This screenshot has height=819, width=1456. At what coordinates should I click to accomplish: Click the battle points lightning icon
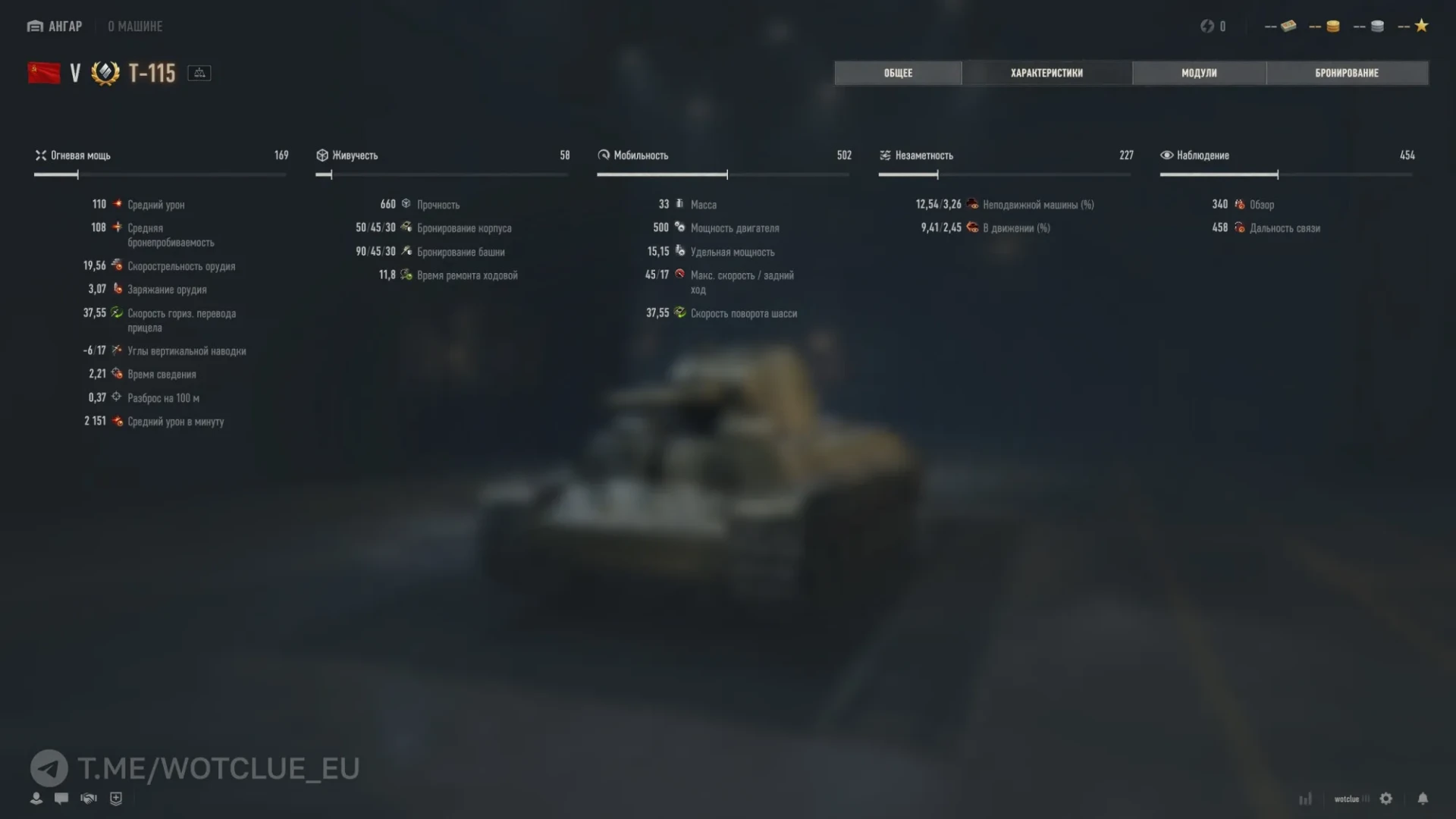[1206, 26]
